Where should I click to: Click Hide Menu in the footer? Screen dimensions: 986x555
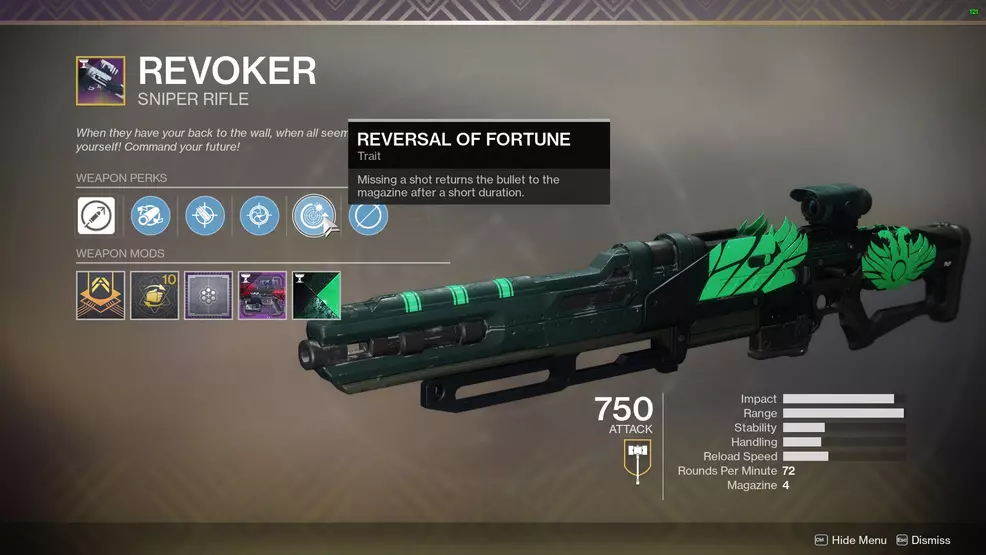coord(851,540)
